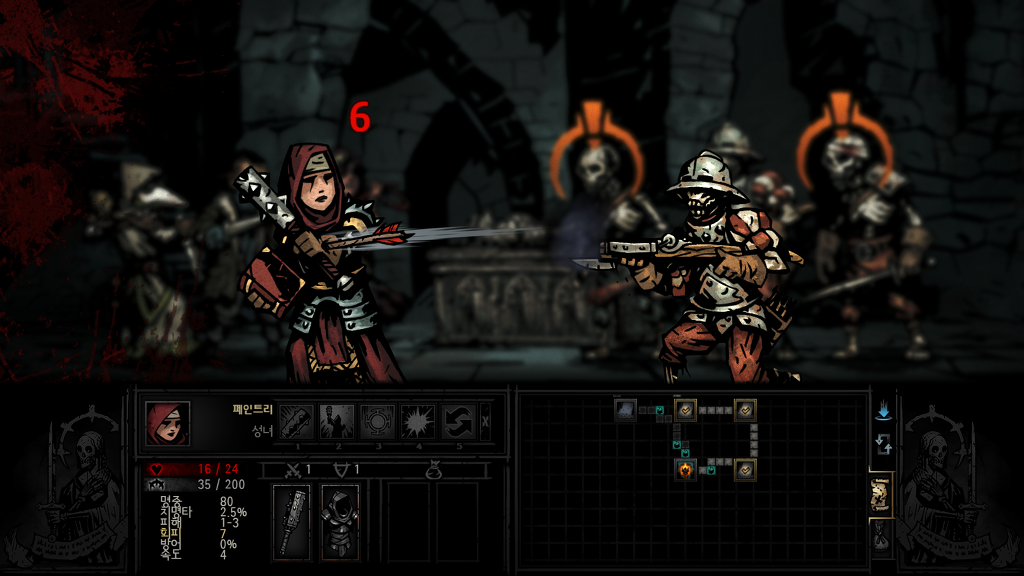Activate the third skill with ring symbol
This screenshot has height=576, width=1024.
378,421
